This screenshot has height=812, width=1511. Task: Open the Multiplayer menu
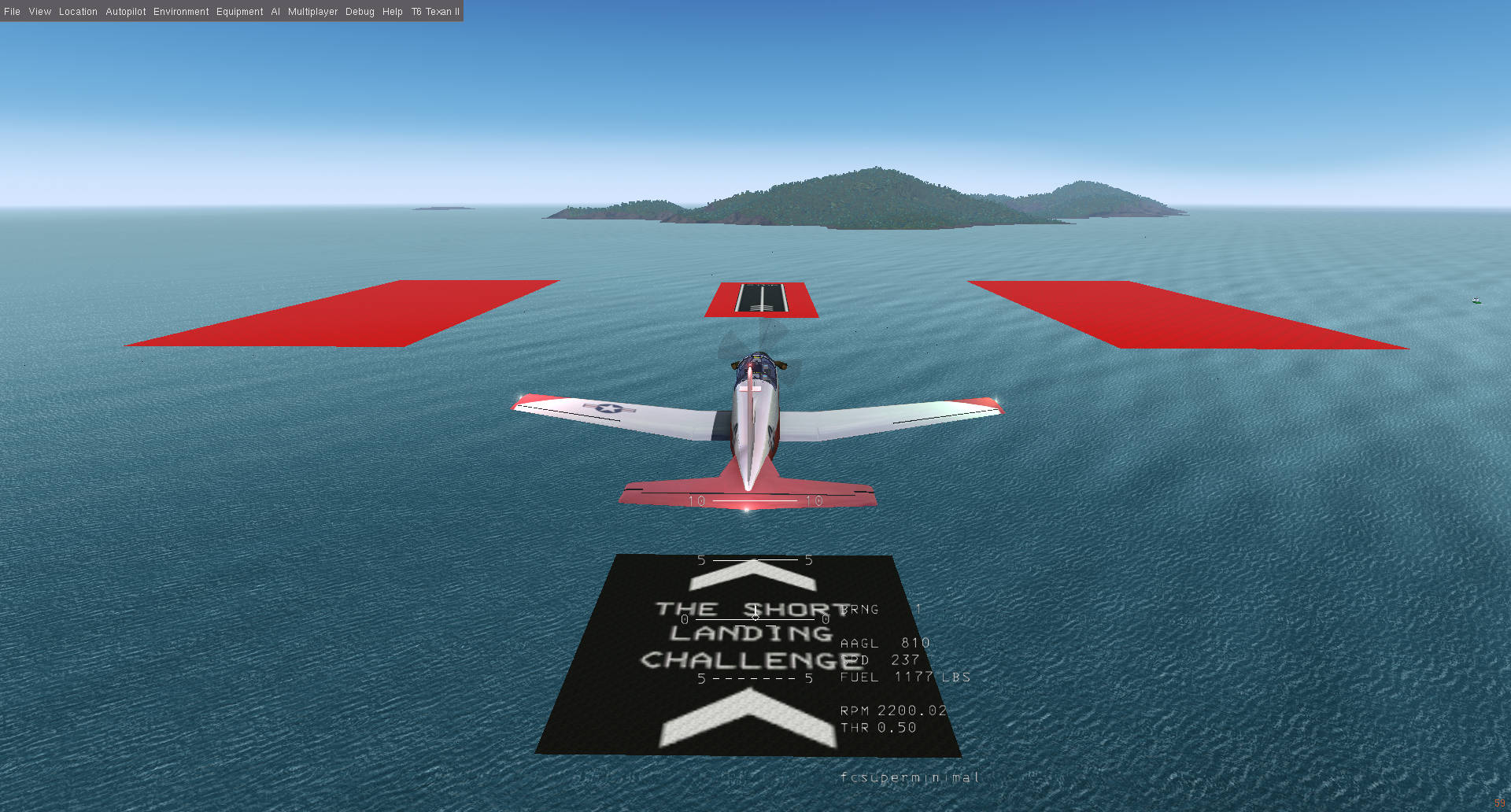pos(313,11)
